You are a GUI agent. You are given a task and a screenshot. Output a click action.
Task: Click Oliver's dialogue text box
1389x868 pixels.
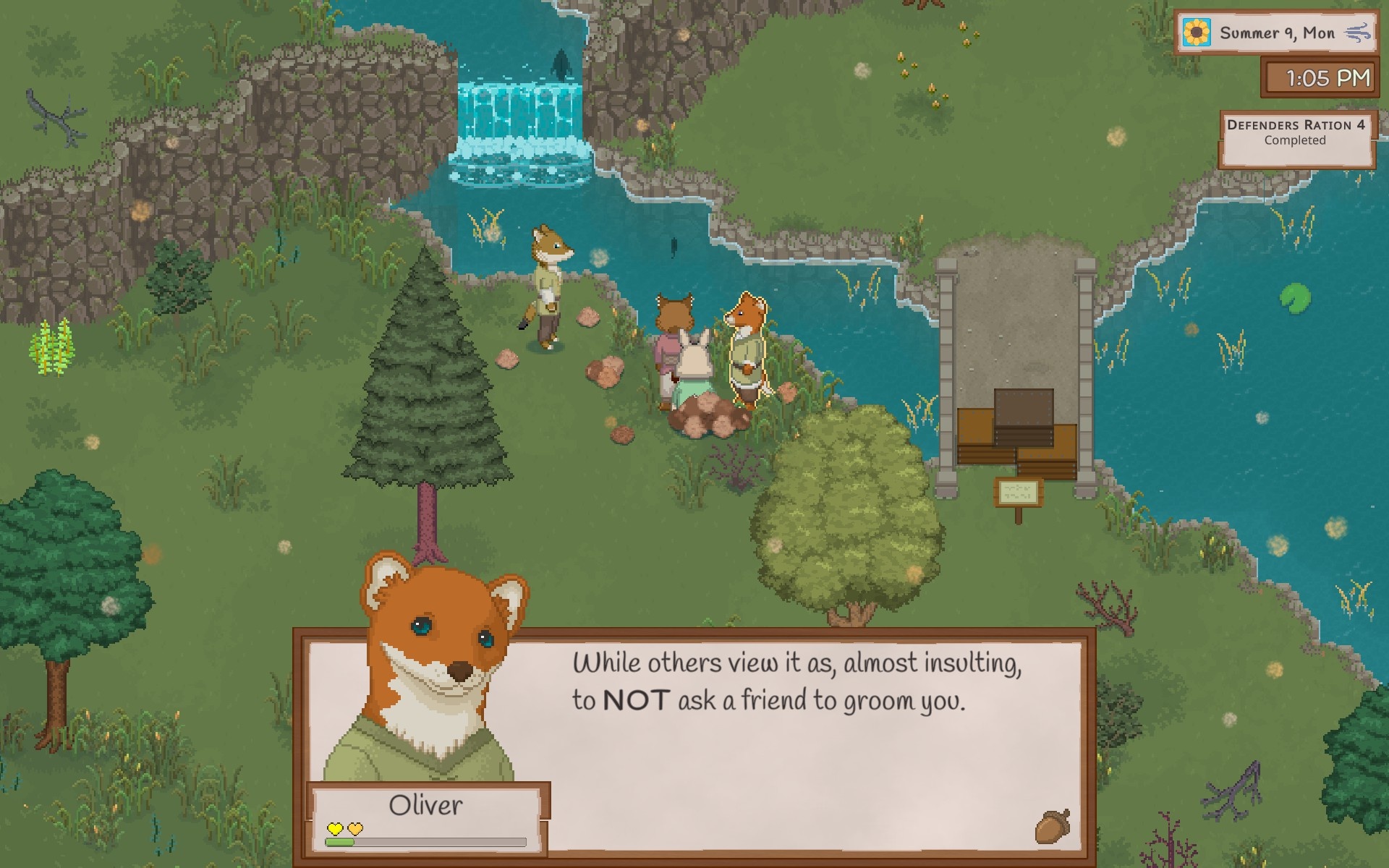pyautogui.click(x=796, y=745)
